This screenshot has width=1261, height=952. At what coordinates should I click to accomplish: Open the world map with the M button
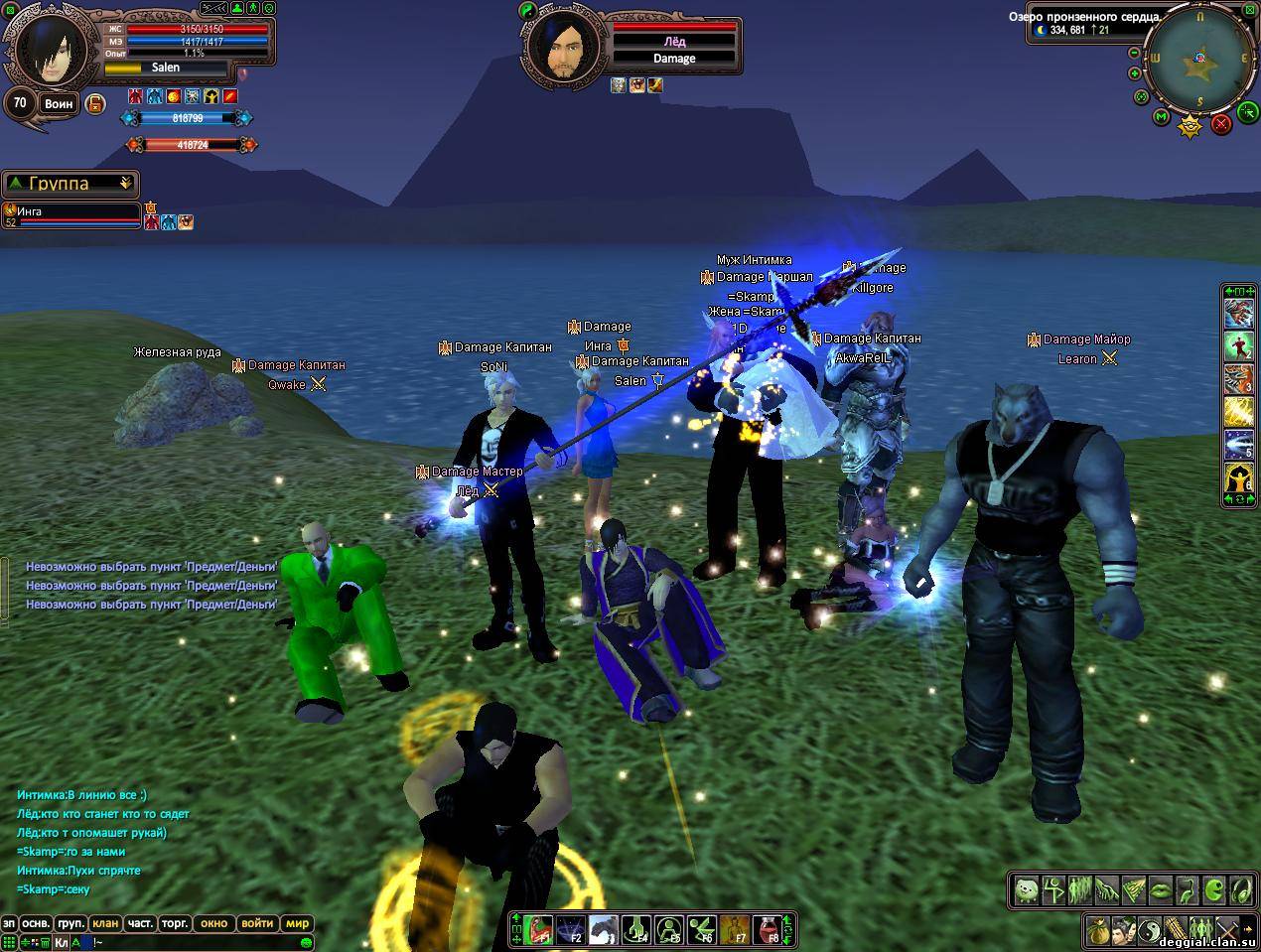click(x=1161, y=117)
